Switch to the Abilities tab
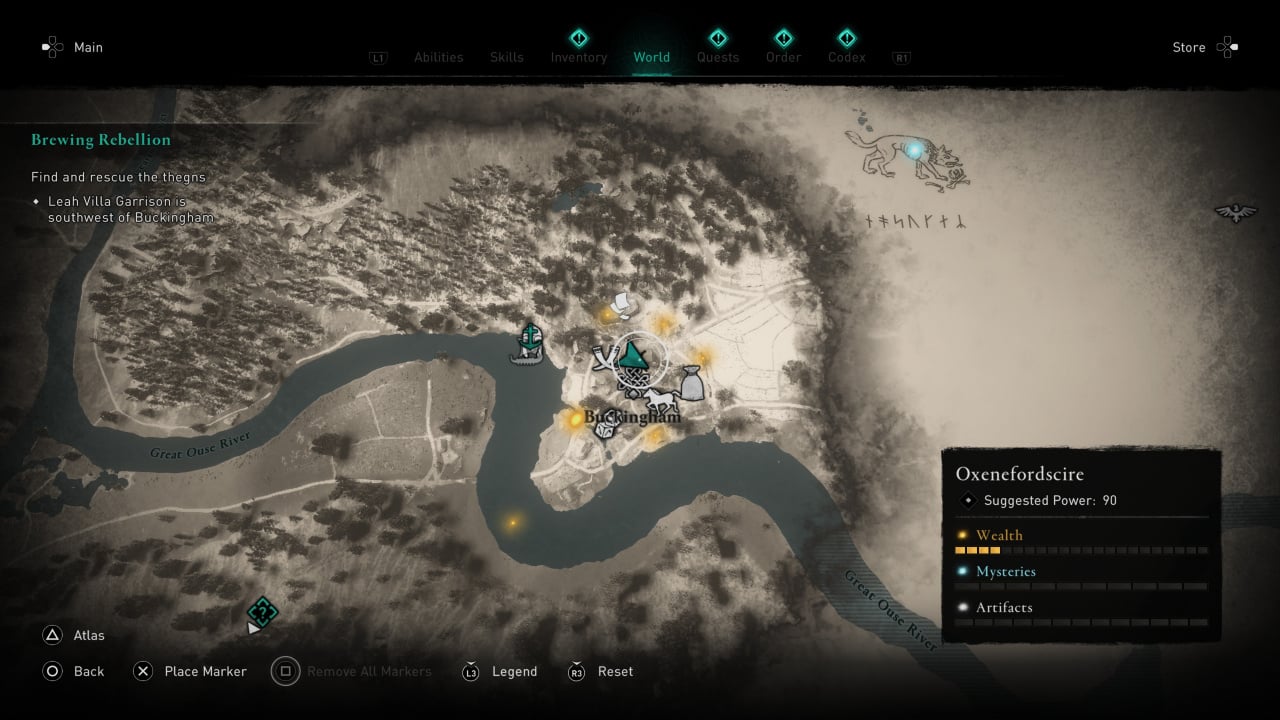 click(438, 57)
